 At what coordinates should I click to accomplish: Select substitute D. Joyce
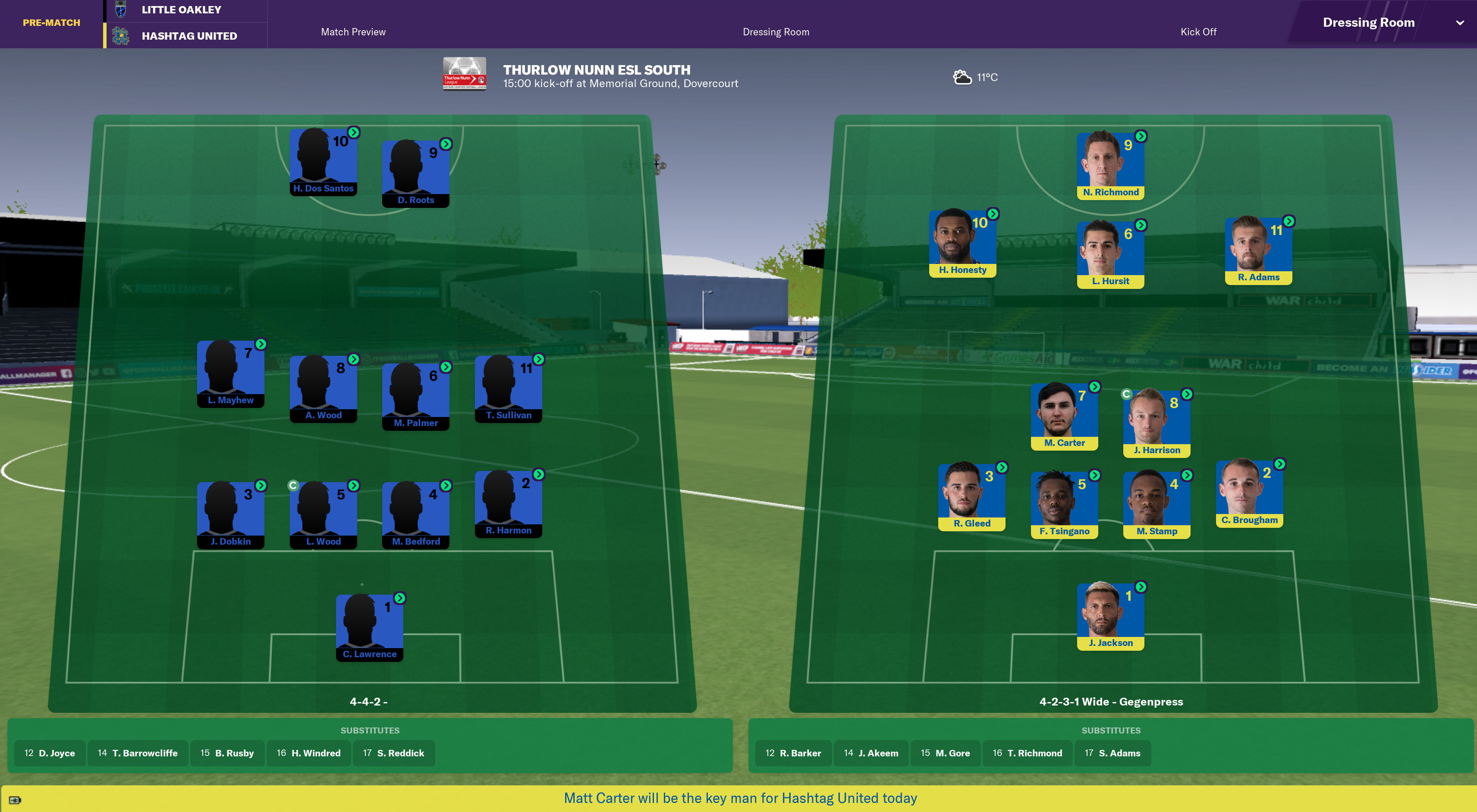(x=49, y=753)
